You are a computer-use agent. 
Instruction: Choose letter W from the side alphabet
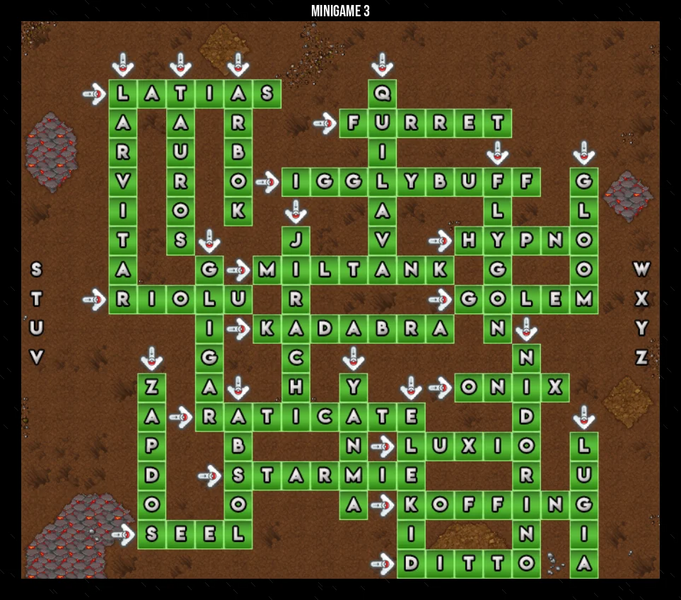(641, 269)
